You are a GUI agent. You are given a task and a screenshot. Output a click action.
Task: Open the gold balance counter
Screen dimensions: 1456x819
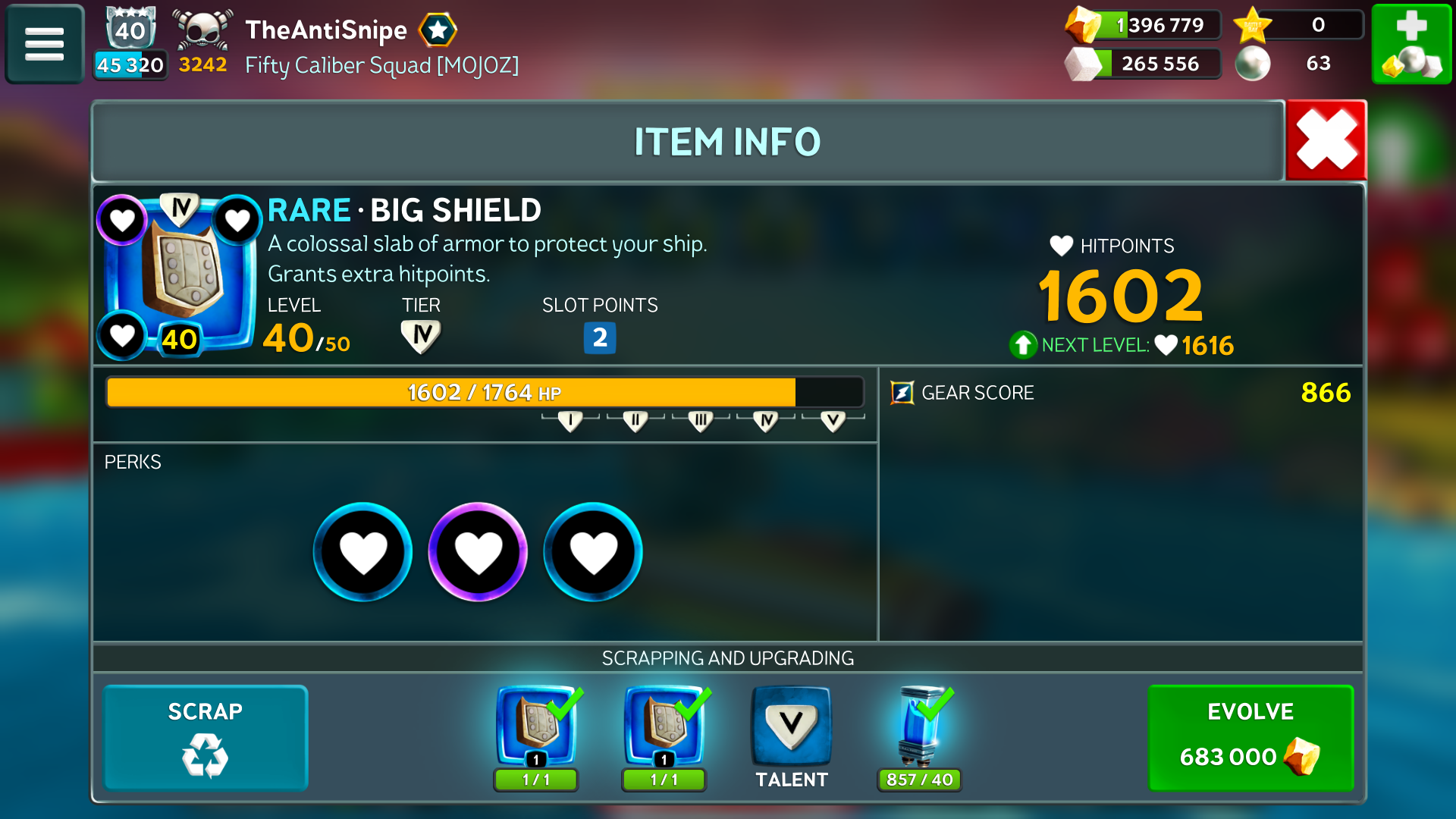pyautogui.click(x=1144, y=25)
